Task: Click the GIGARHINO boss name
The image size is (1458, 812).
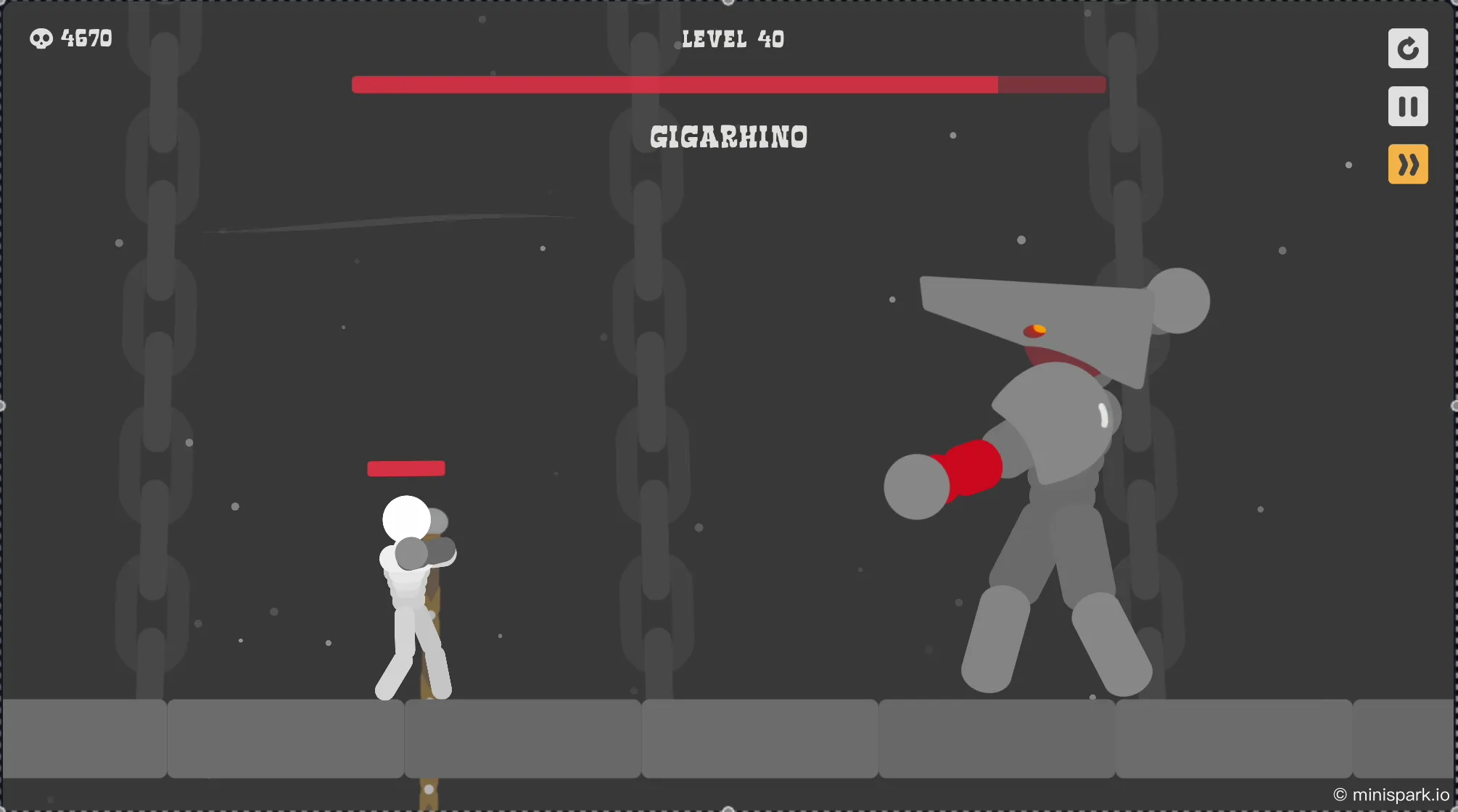Action: point(728,138)
